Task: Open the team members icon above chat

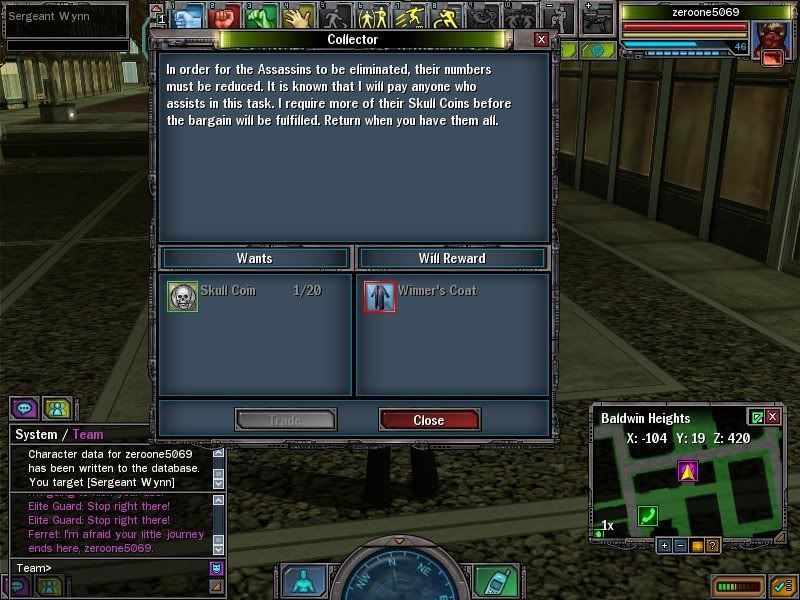Action: pos(57,408)
